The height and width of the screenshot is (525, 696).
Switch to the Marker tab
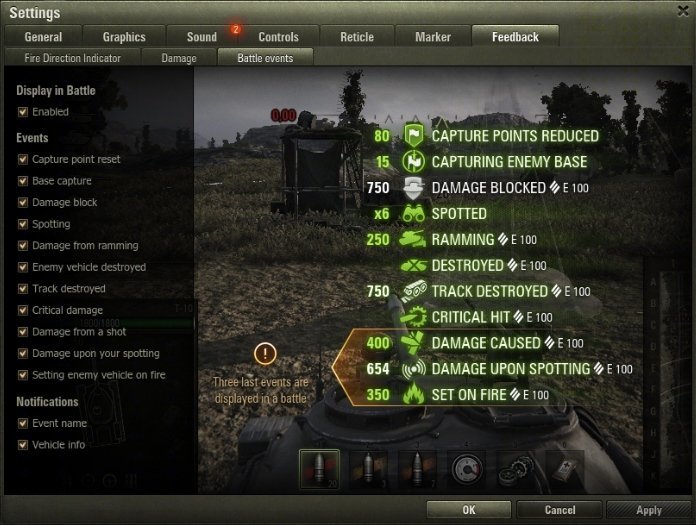pyautogui.click(x=432, y=37)
